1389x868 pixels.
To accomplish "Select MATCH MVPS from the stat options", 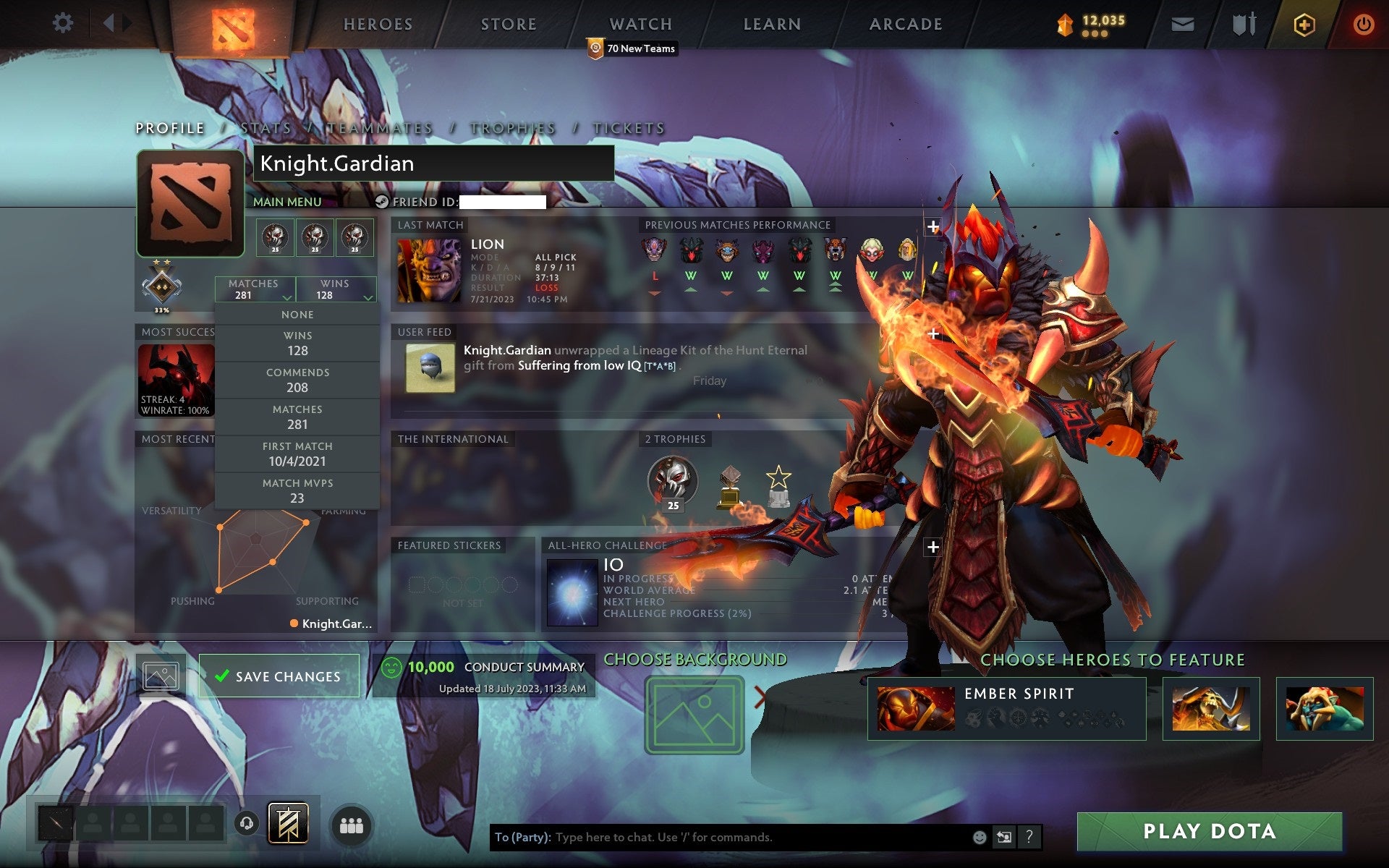I will click(x=298, y=490).
